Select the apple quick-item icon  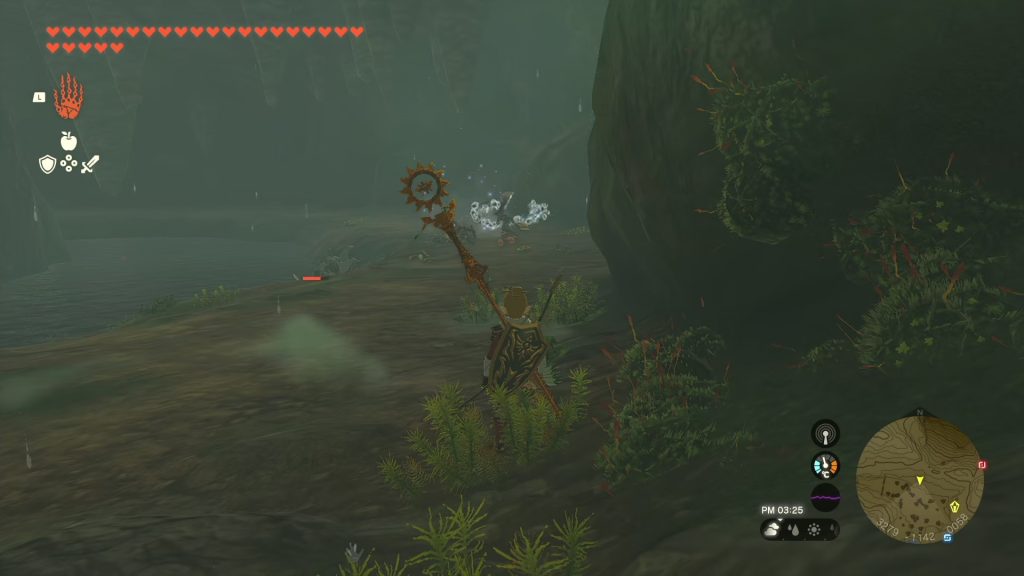click(68, 141)
